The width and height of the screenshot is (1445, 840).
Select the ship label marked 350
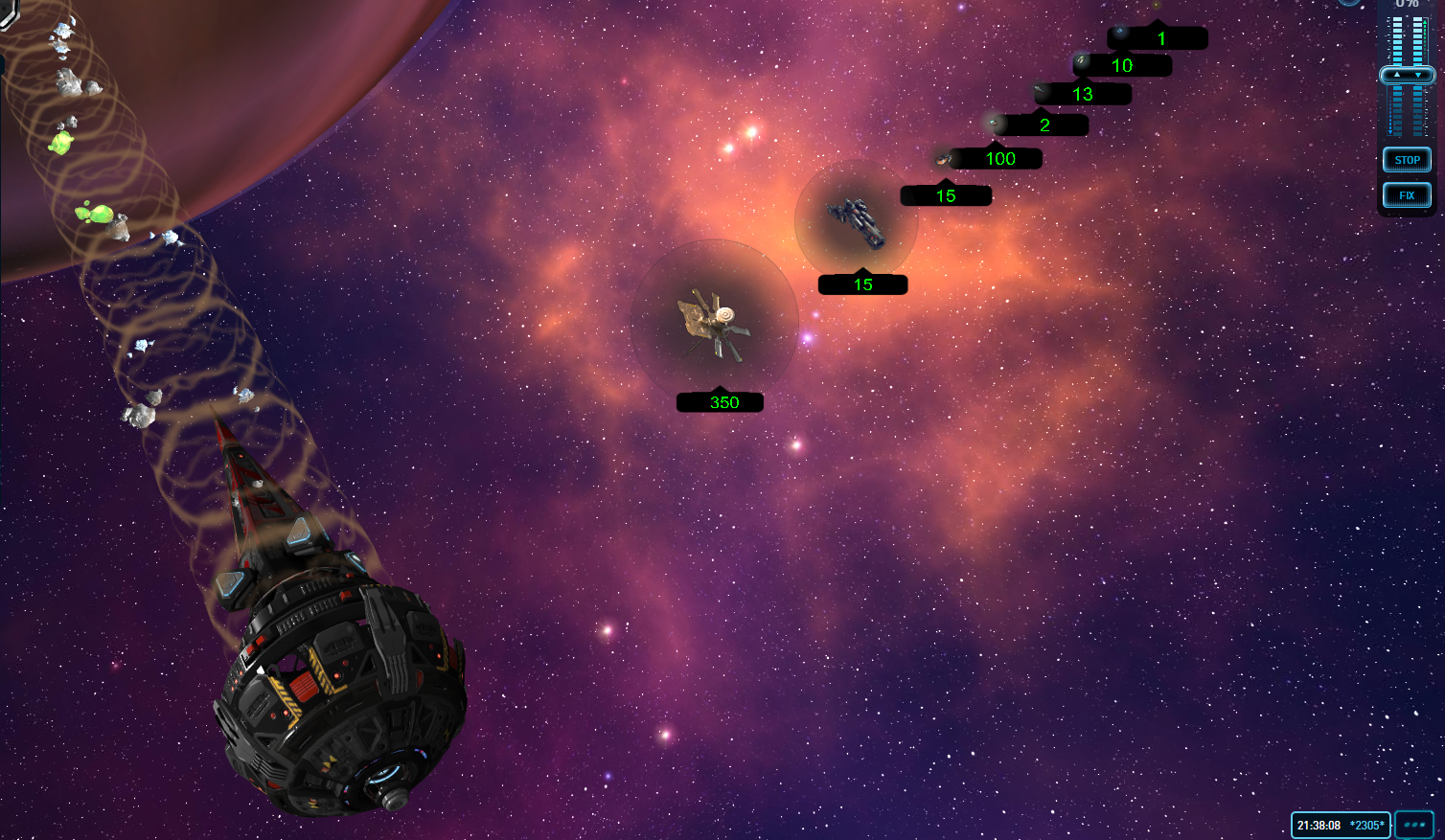pos(721,402)
